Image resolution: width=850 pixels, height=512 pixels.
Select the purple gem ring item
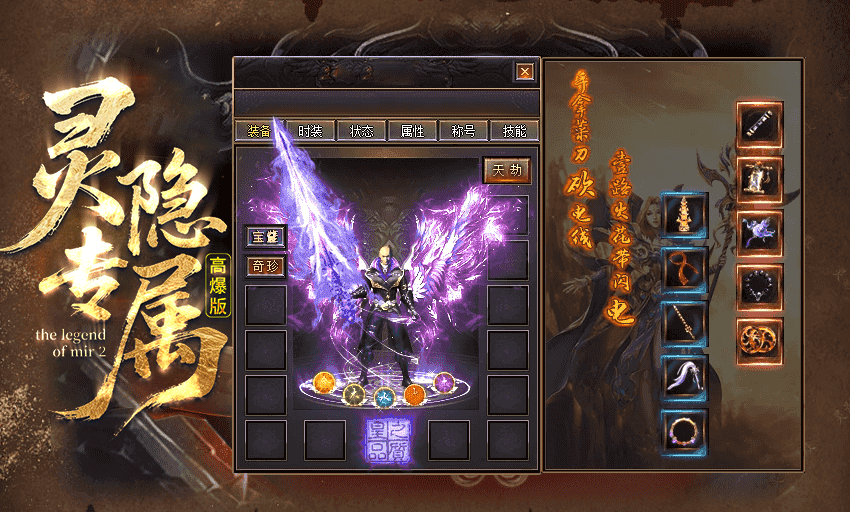coord(684,433)
